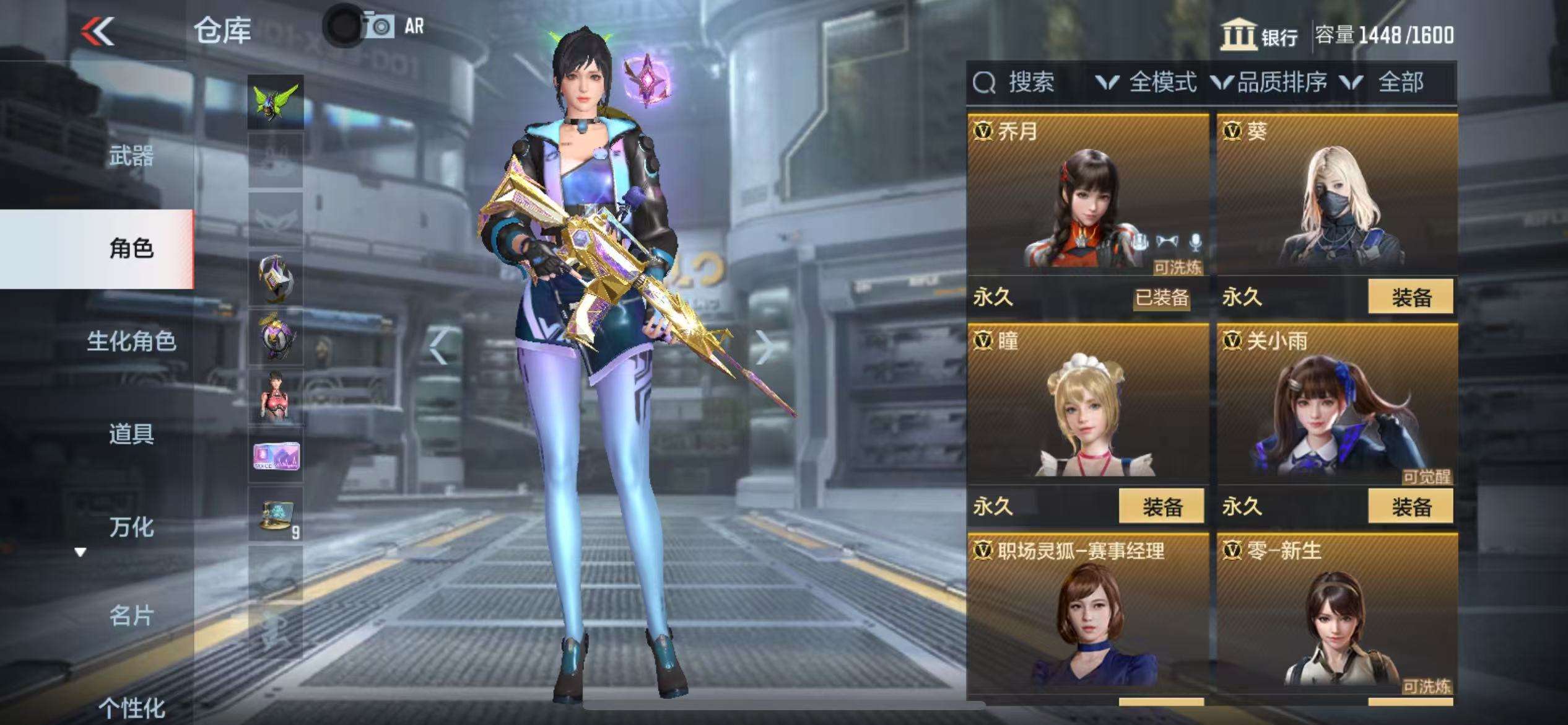Open the 品质排序 sort dropdown
This screenshot has width=1568, height=725.
(x=1270, y=82)
